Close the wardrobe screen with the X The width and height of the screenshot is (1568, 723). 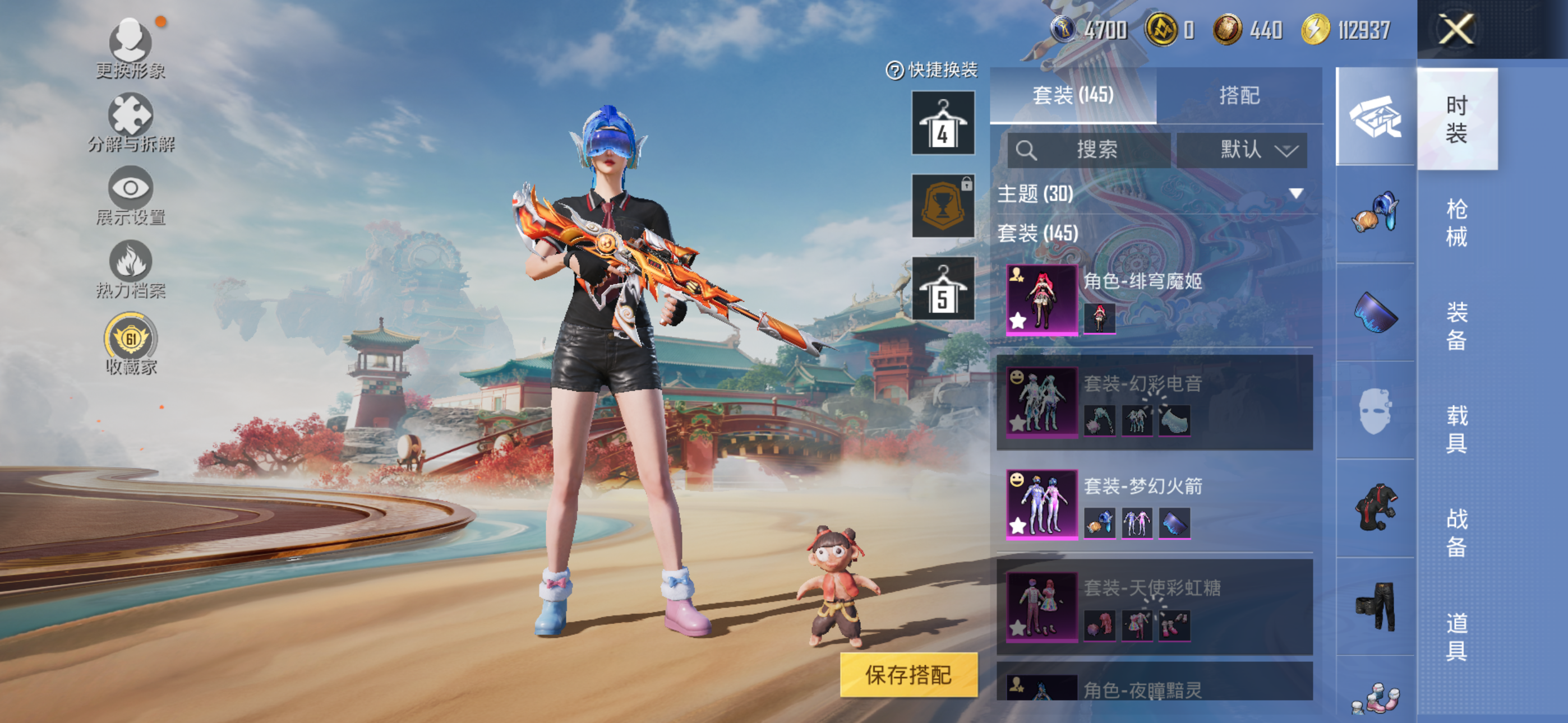1456,29
